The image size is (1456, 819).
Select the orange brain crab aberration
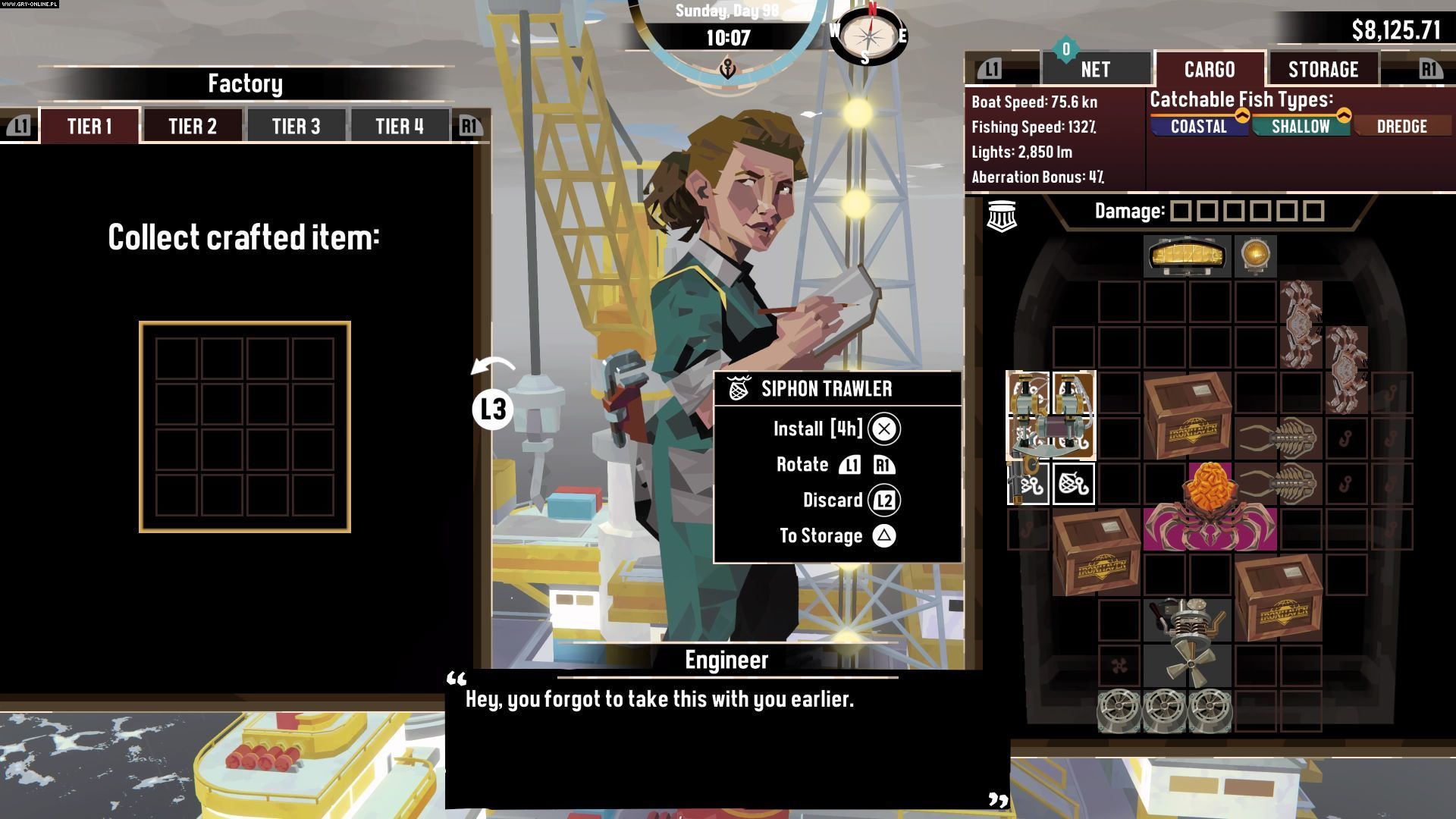pyautogui.click(x=1210, y=508)
